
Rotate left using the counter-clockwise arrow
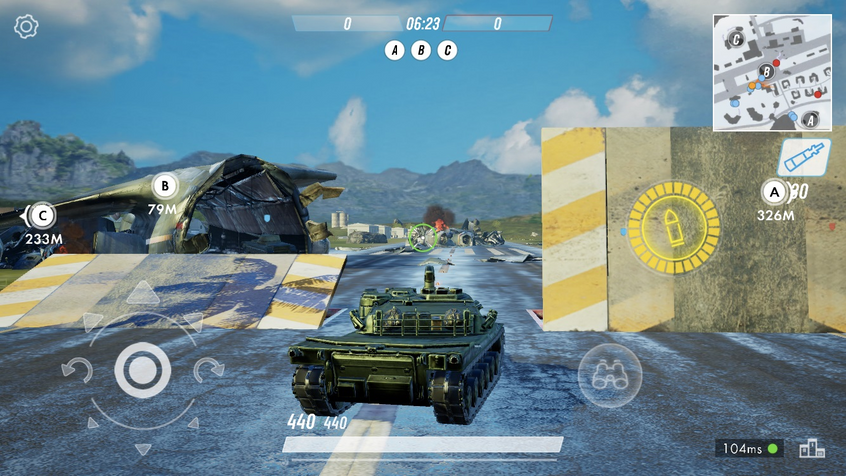(x=76, y=371)
